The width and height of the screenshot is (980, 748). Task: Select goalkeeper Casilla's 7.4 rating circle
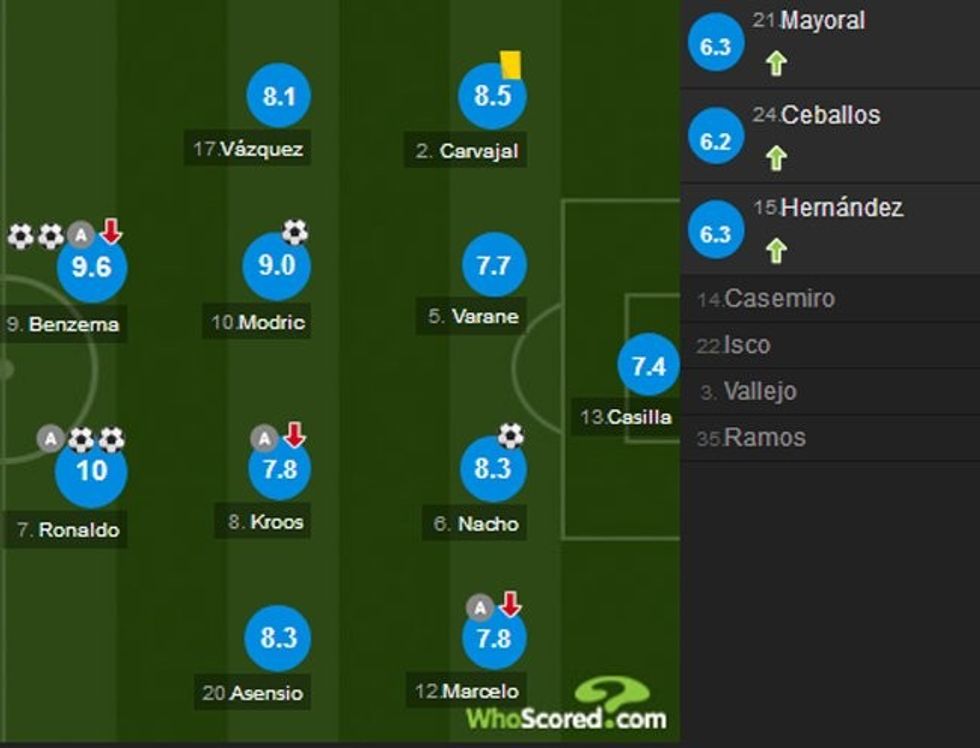(648, 367)
